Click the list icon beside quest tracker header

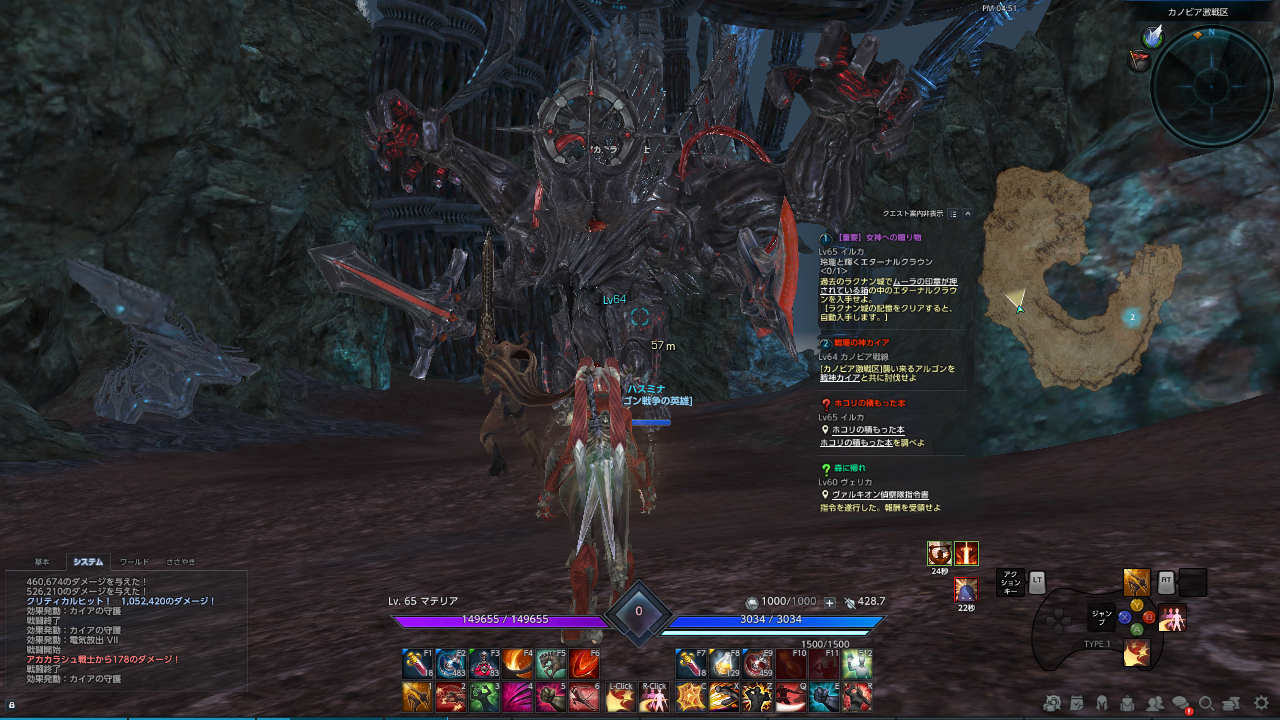pos(953,213)
